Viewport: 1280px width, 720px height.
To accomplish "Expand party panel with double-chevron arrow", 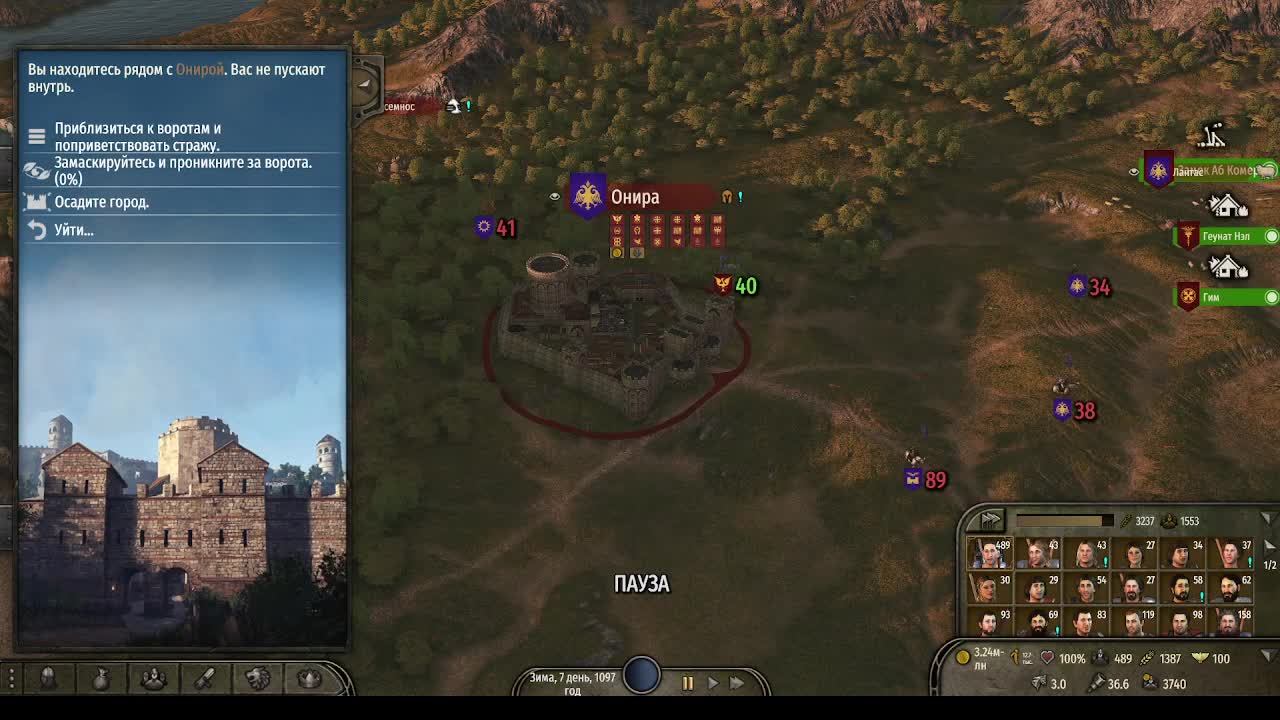I will point(993,519).
